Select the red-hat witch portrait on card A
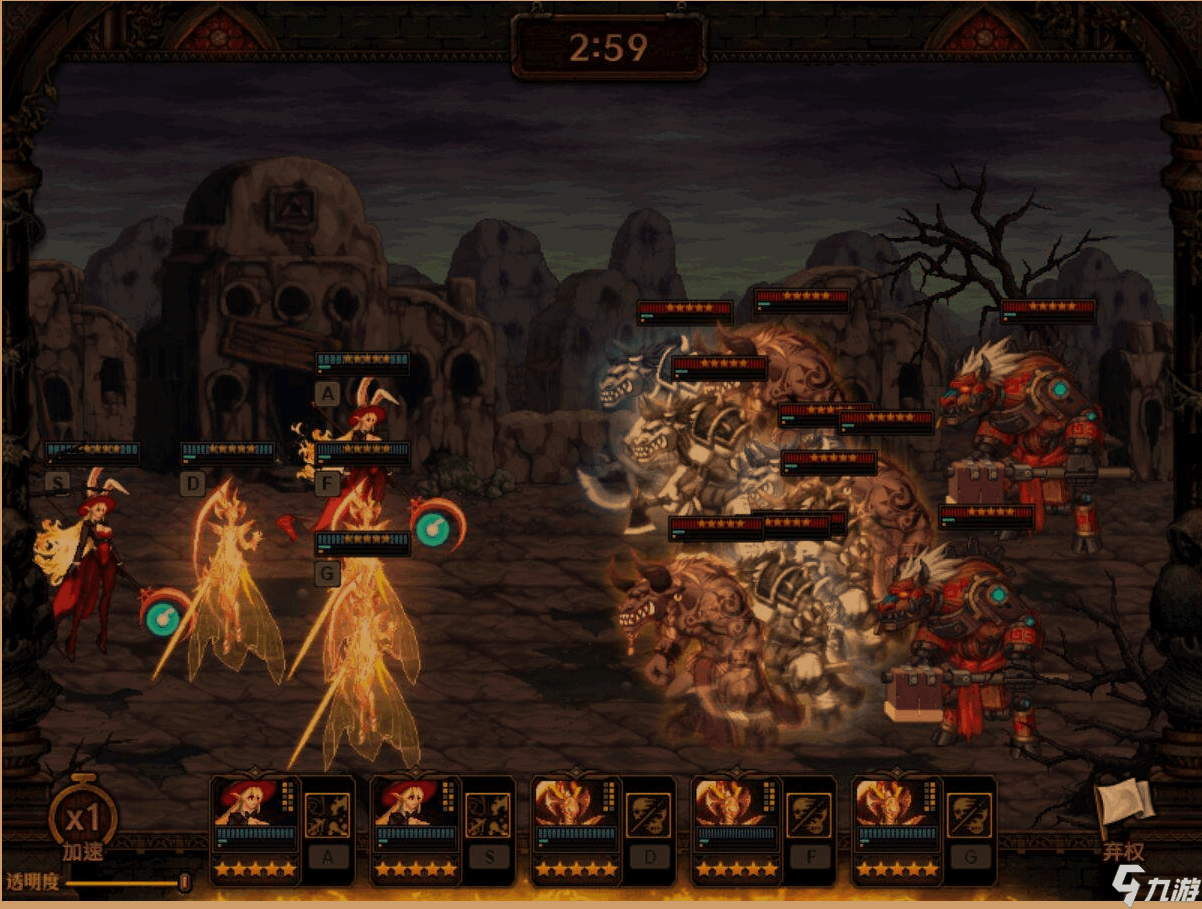 click(250, 804)
